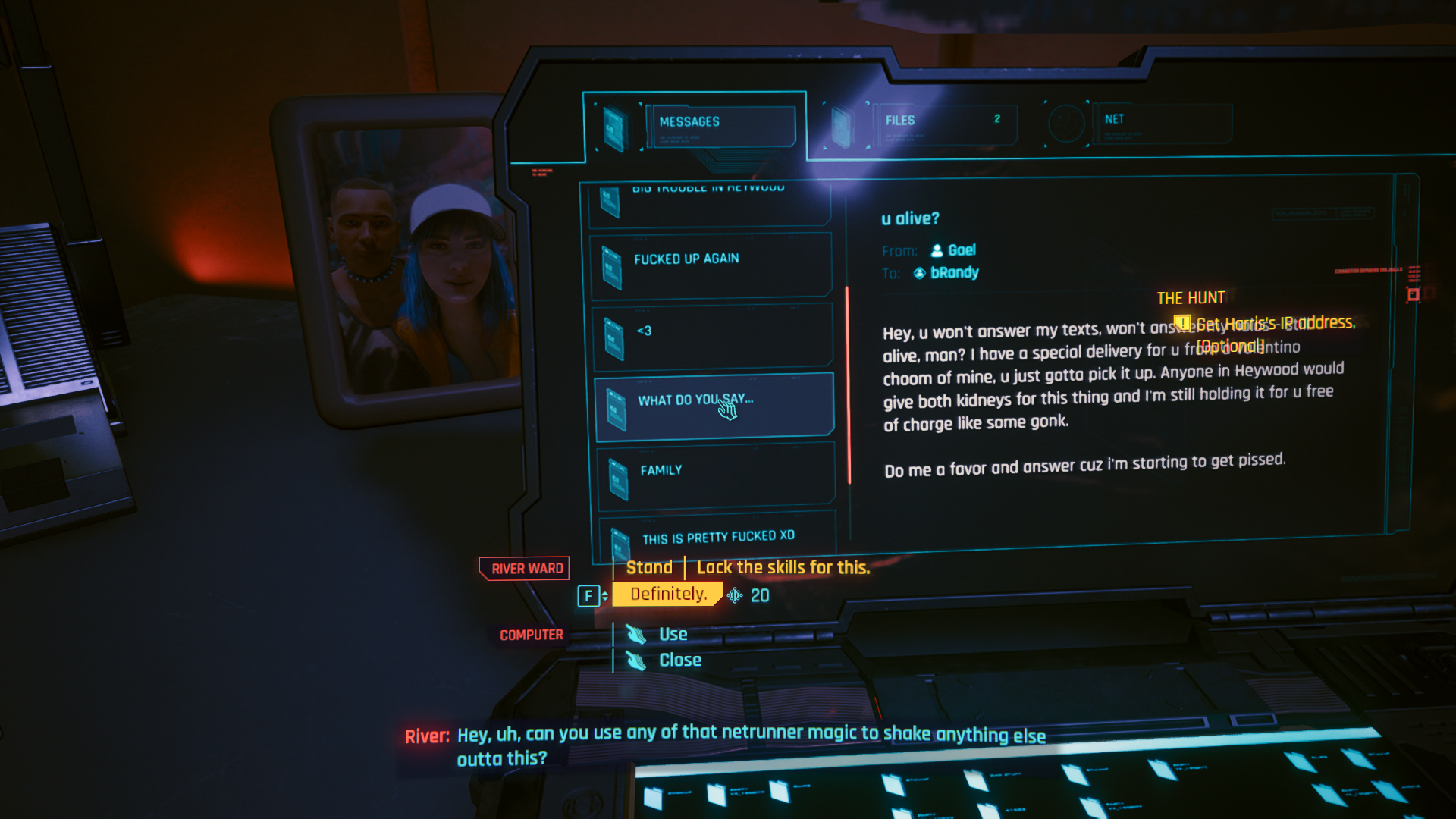The width and height of the screenshot is (1456, 819).
Task: Click the yellow exclamation quest marker under THE HUNT
Action: pos(1182,322)
